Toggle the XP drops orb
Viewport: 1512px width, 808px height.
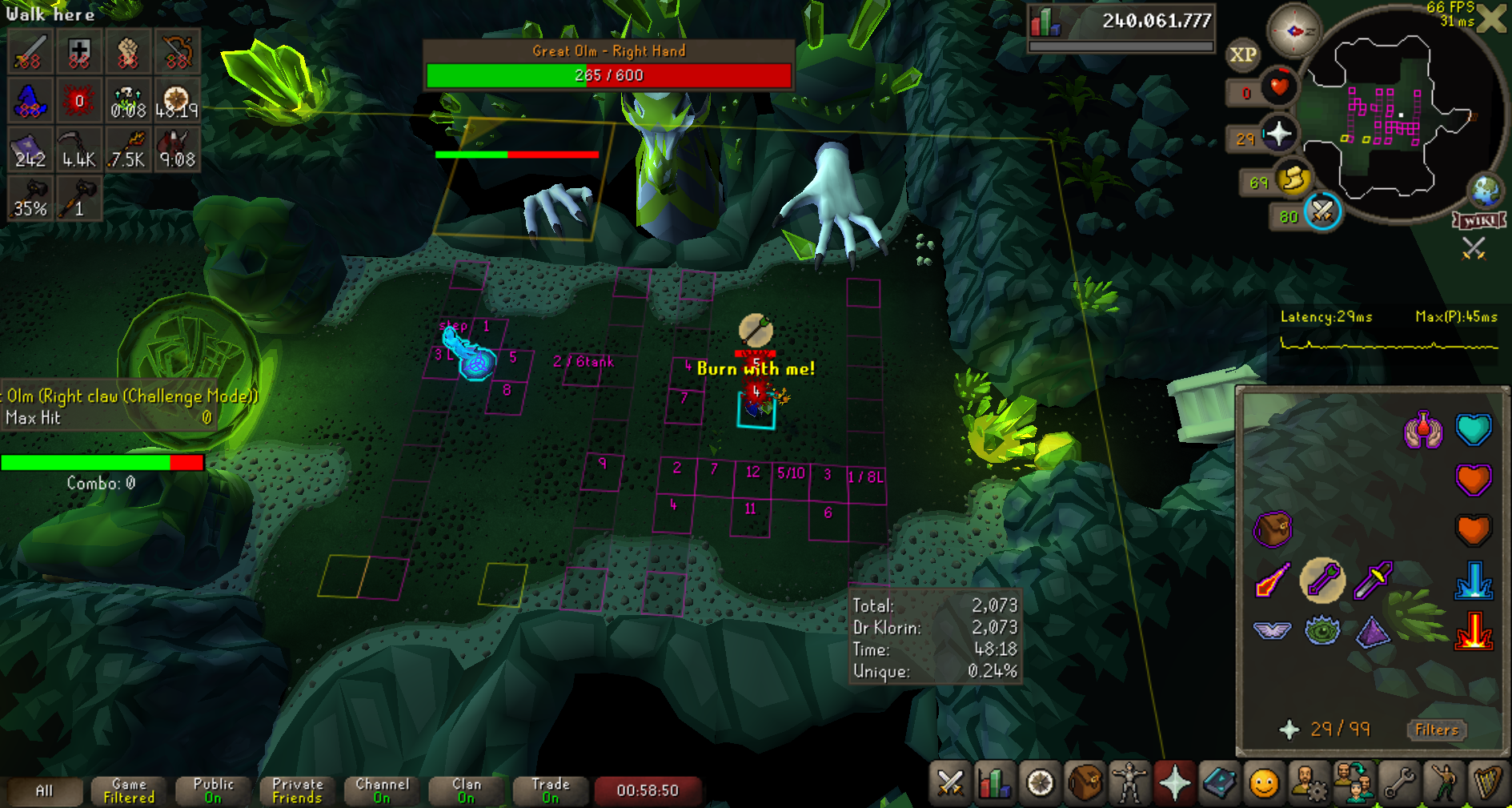tap(1242, 54)
